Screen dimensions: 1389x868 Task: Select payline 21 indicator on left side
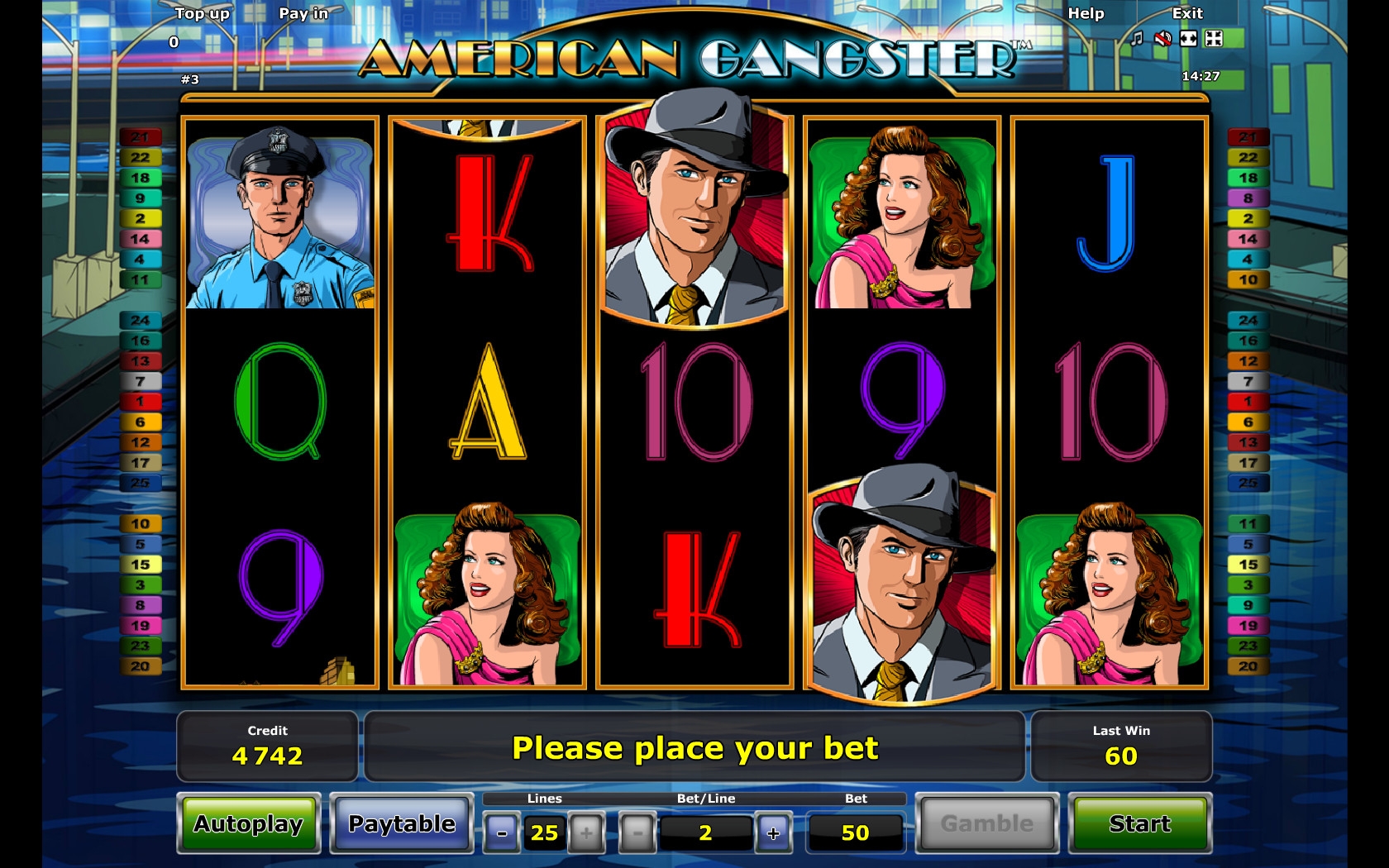[x=140, y=137]
